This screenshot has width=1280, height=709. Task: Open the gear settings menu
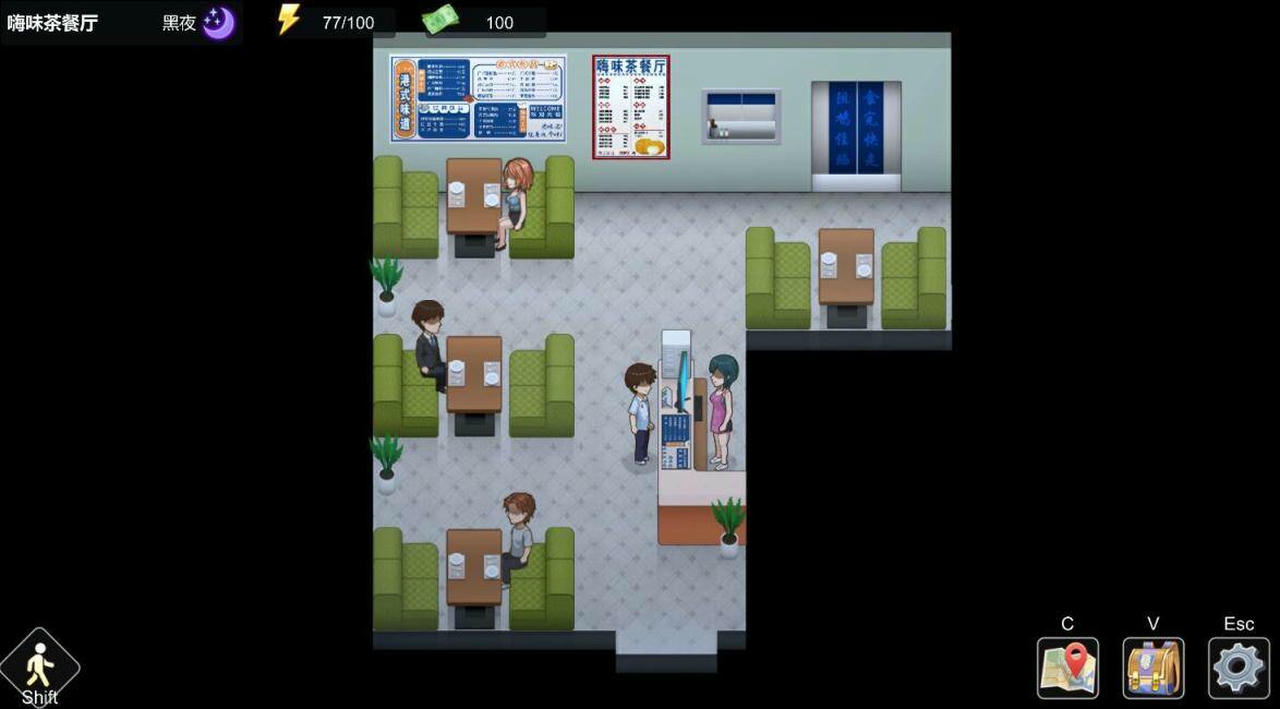click(x=1239, y=668)
